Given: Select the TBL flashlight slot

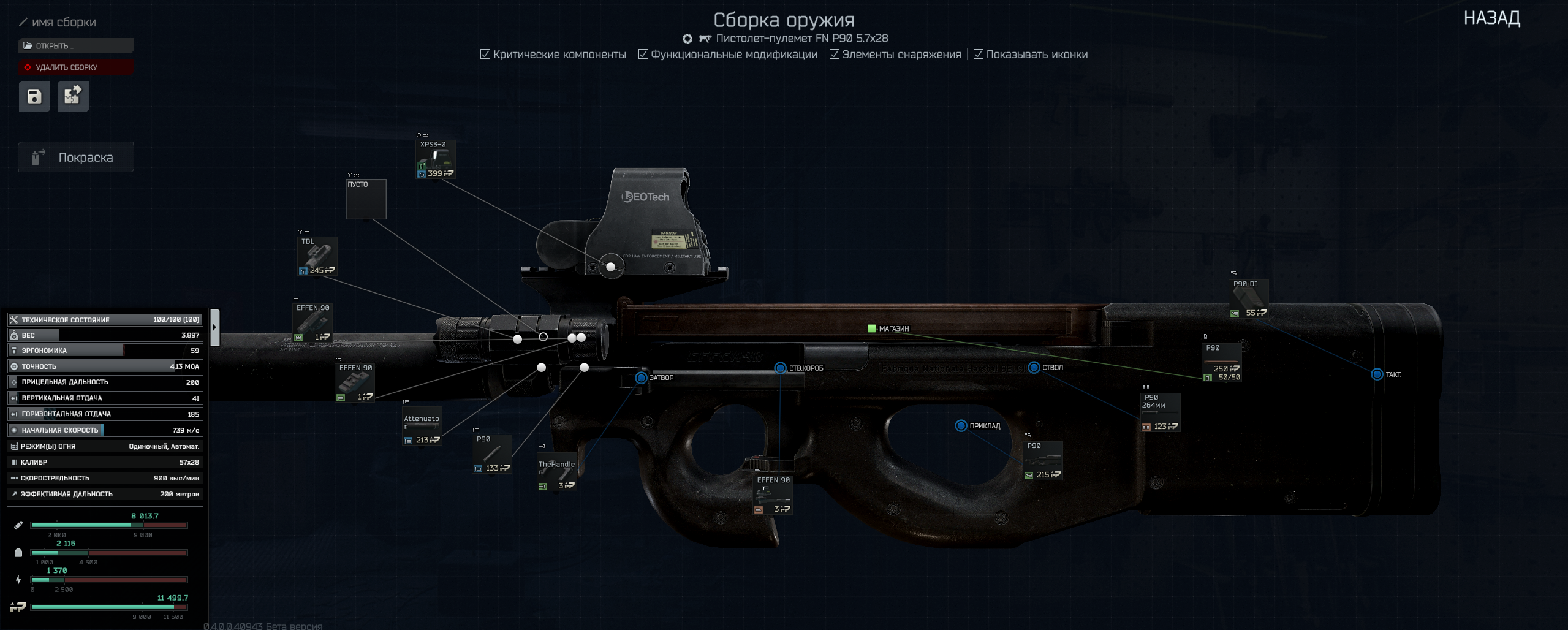Looking at the screenshot, I should (x=317, y=256).
